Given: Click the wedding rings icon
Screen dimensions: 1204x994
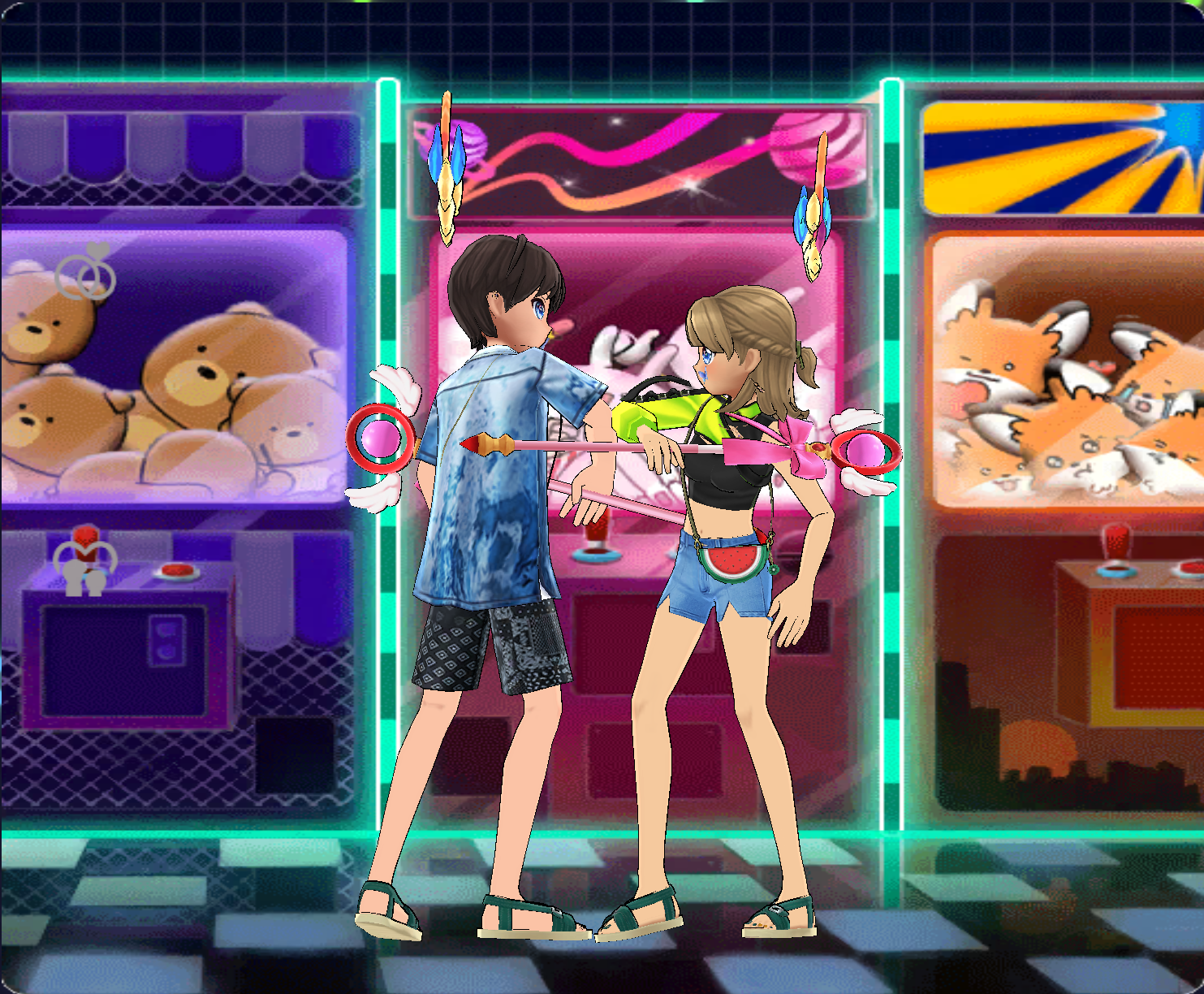Looking at the screenshot, I should click(86, 273).
